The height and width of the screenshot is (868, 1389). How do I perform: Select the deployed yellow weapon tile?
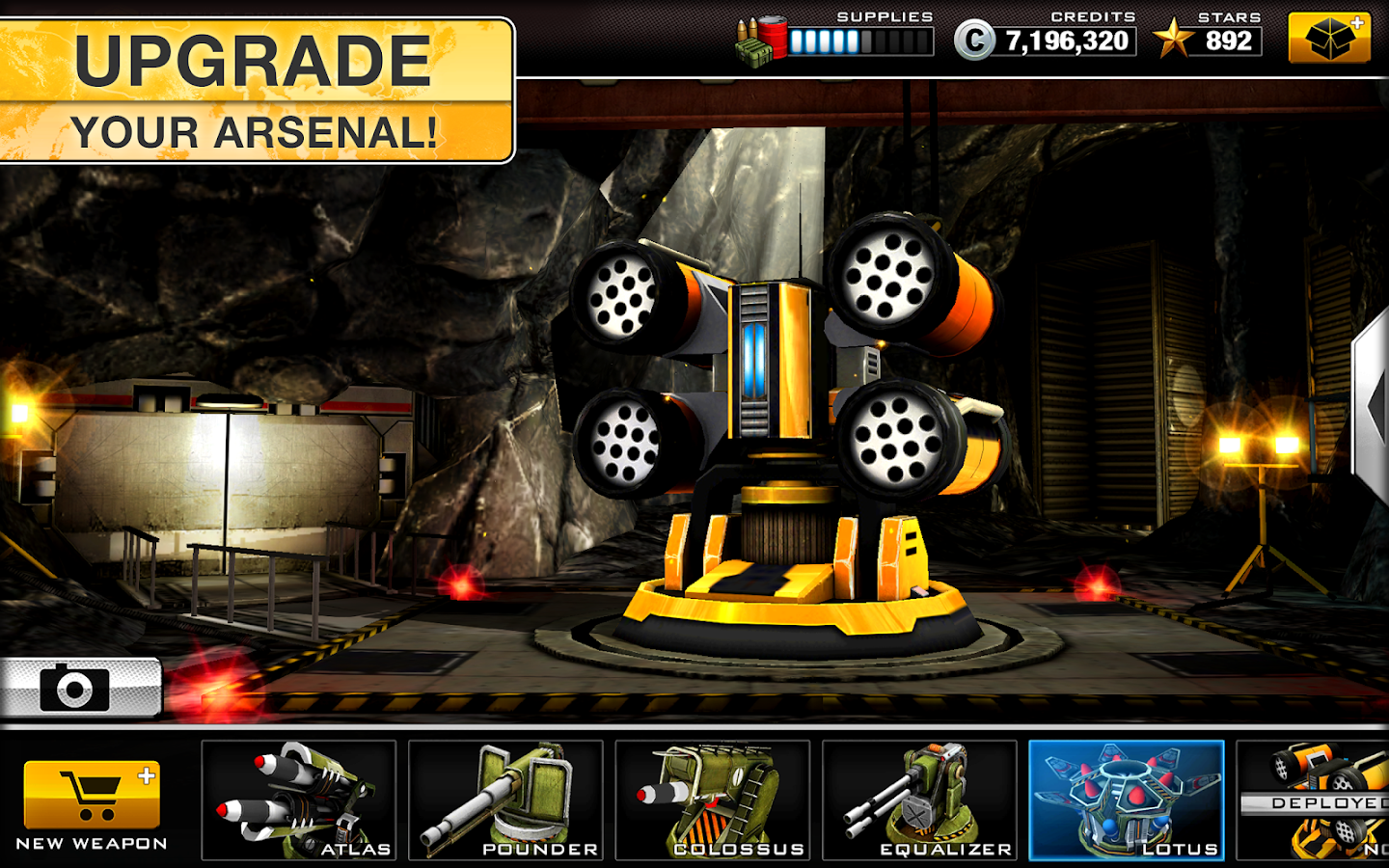pyautogui.click(x=1316, y=800)
